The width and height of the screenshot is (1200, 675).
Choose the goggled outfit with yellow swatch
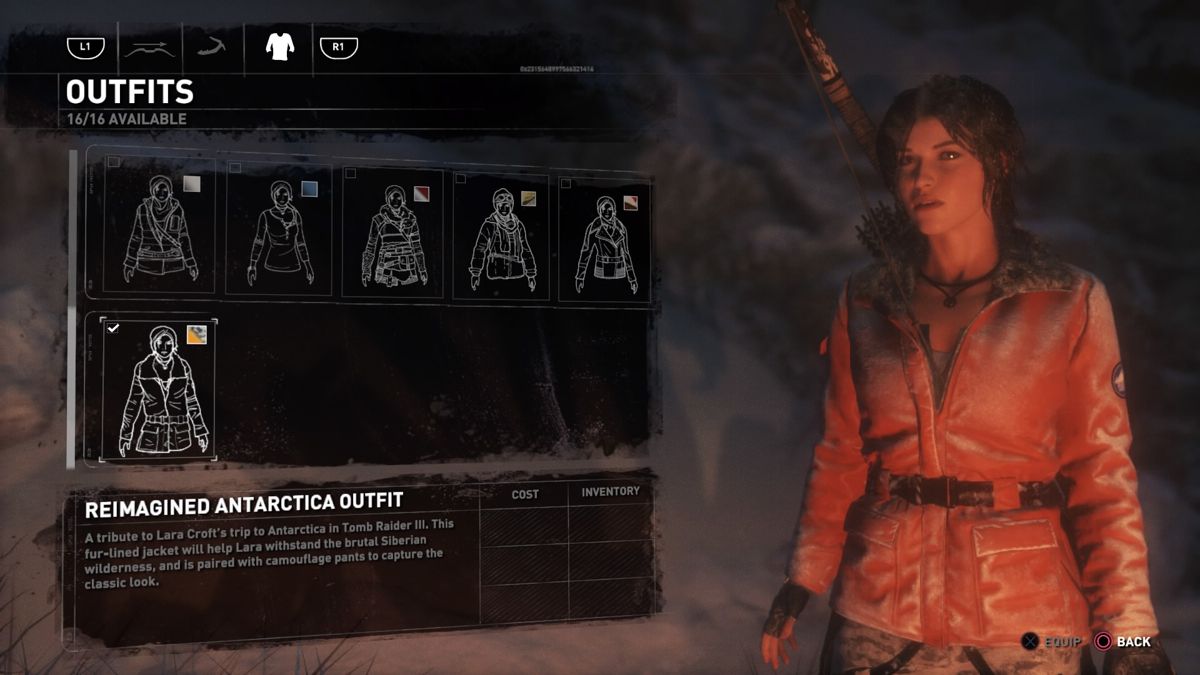coord(502,235)
